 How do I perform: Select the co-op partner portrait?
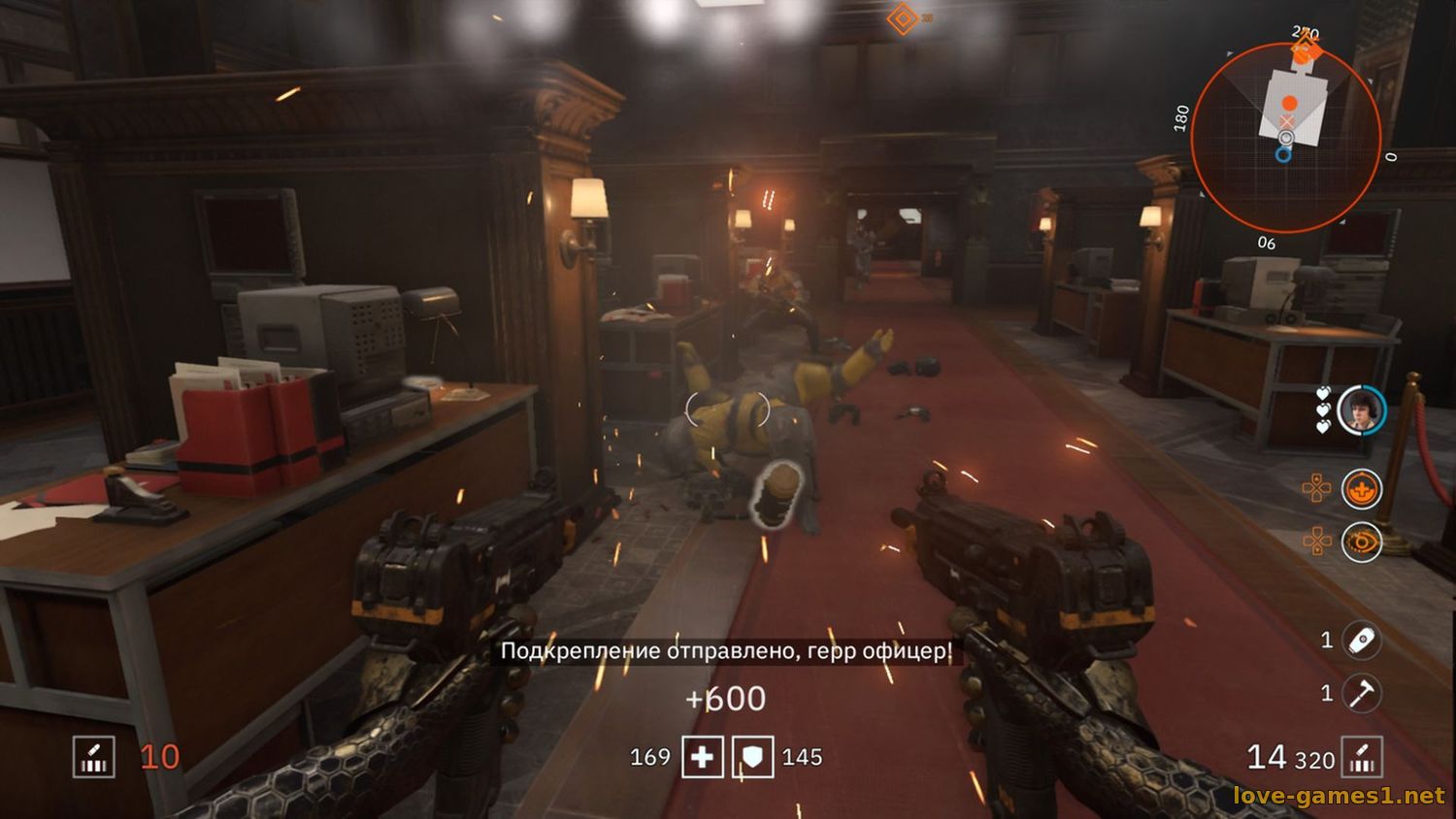pyautogui.click(x=1360, y=410)
